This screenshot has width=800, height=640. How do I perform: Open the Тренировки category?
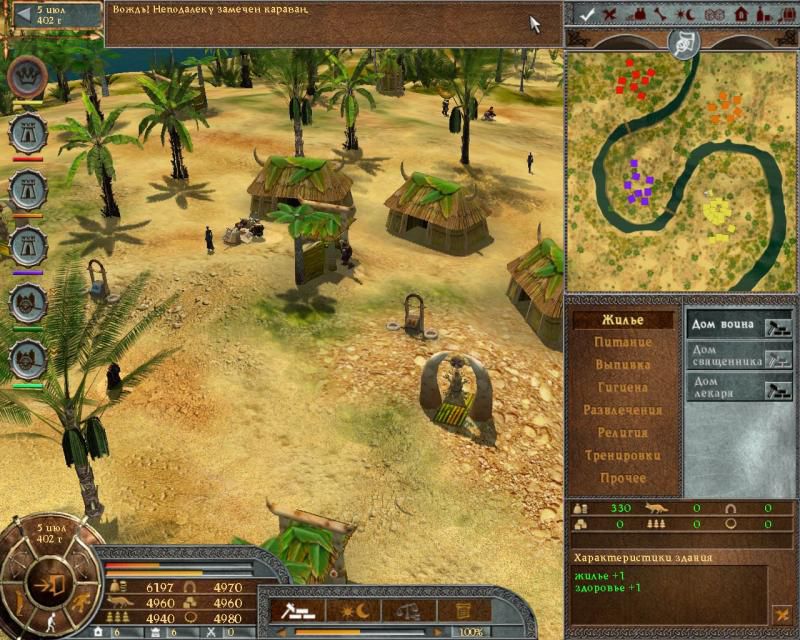622,456
